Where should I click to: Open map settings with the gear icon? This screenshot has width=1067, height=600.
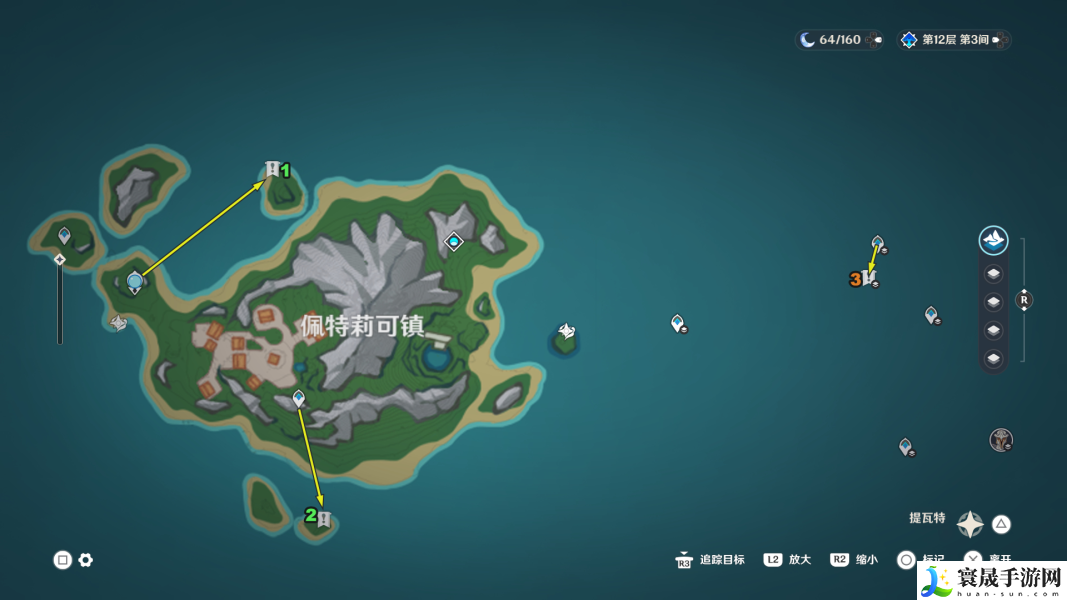click(x=86, y=560)
